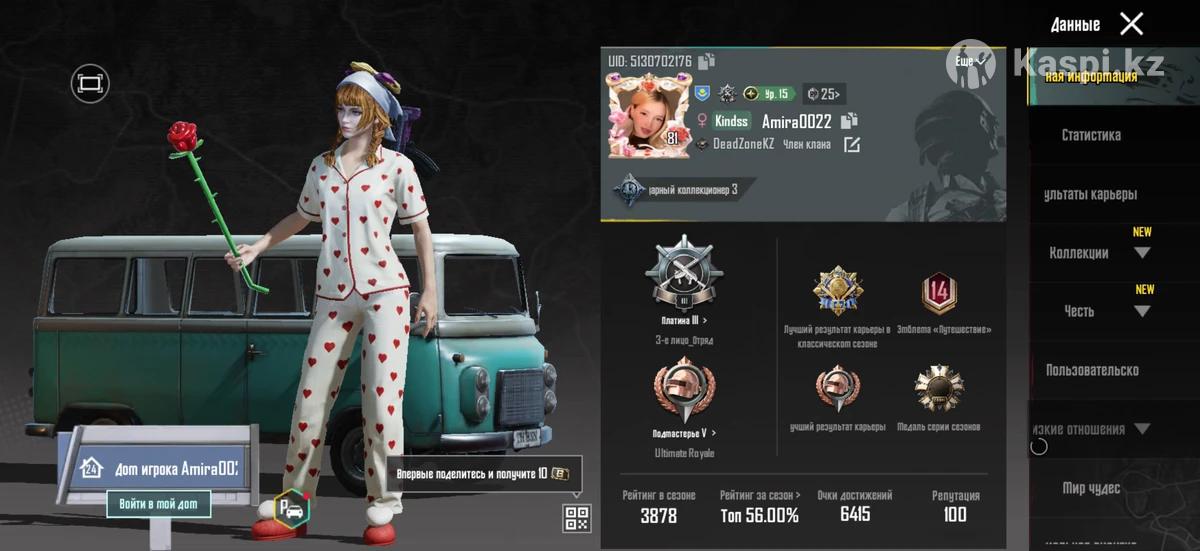Click the Еще more options button
The width and height of the screenshot is (1200, 551).
(x=969, y=62)
